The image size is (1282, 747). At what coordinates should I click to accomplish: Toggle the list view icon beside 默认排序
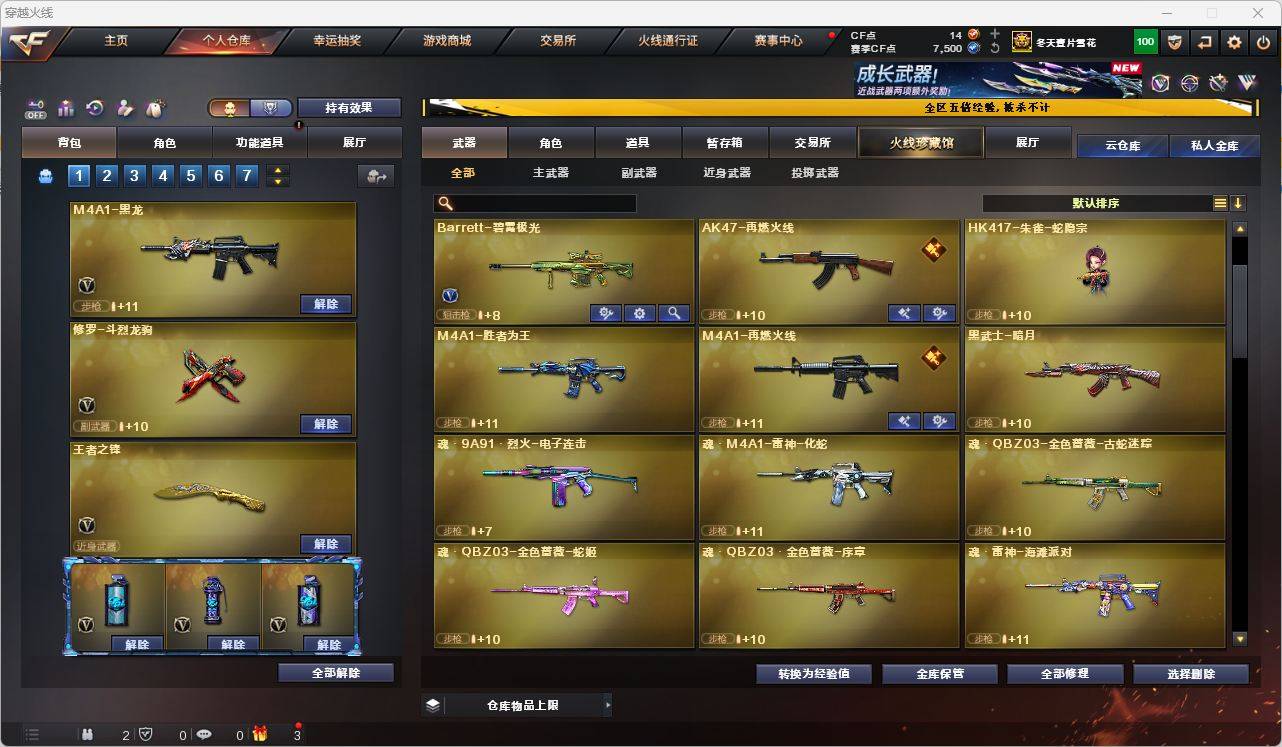(x=1219, y=202)
